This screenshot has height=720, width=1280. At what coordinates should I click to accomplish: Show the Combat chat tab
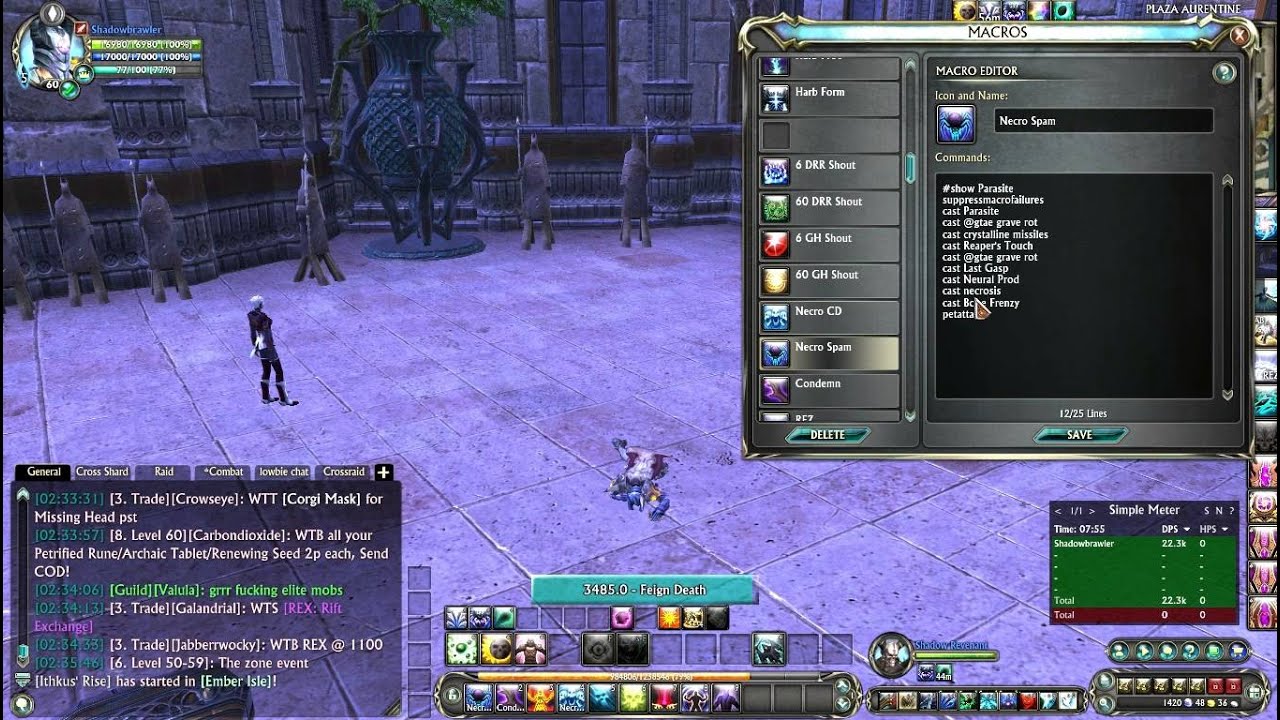[224, 472]
